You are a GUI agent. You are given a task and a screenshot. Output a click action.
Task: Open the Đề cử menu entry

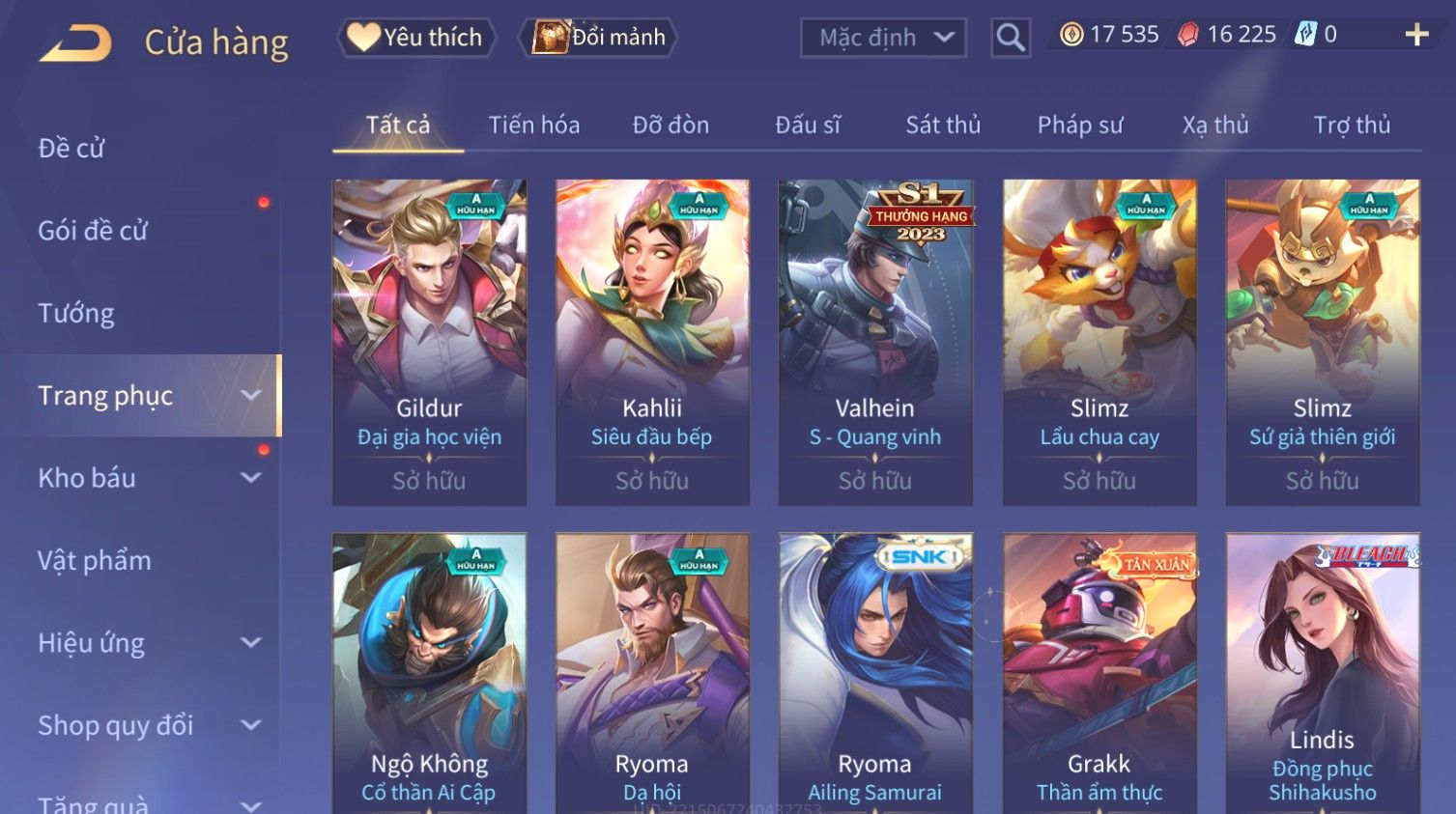(71, 148)
